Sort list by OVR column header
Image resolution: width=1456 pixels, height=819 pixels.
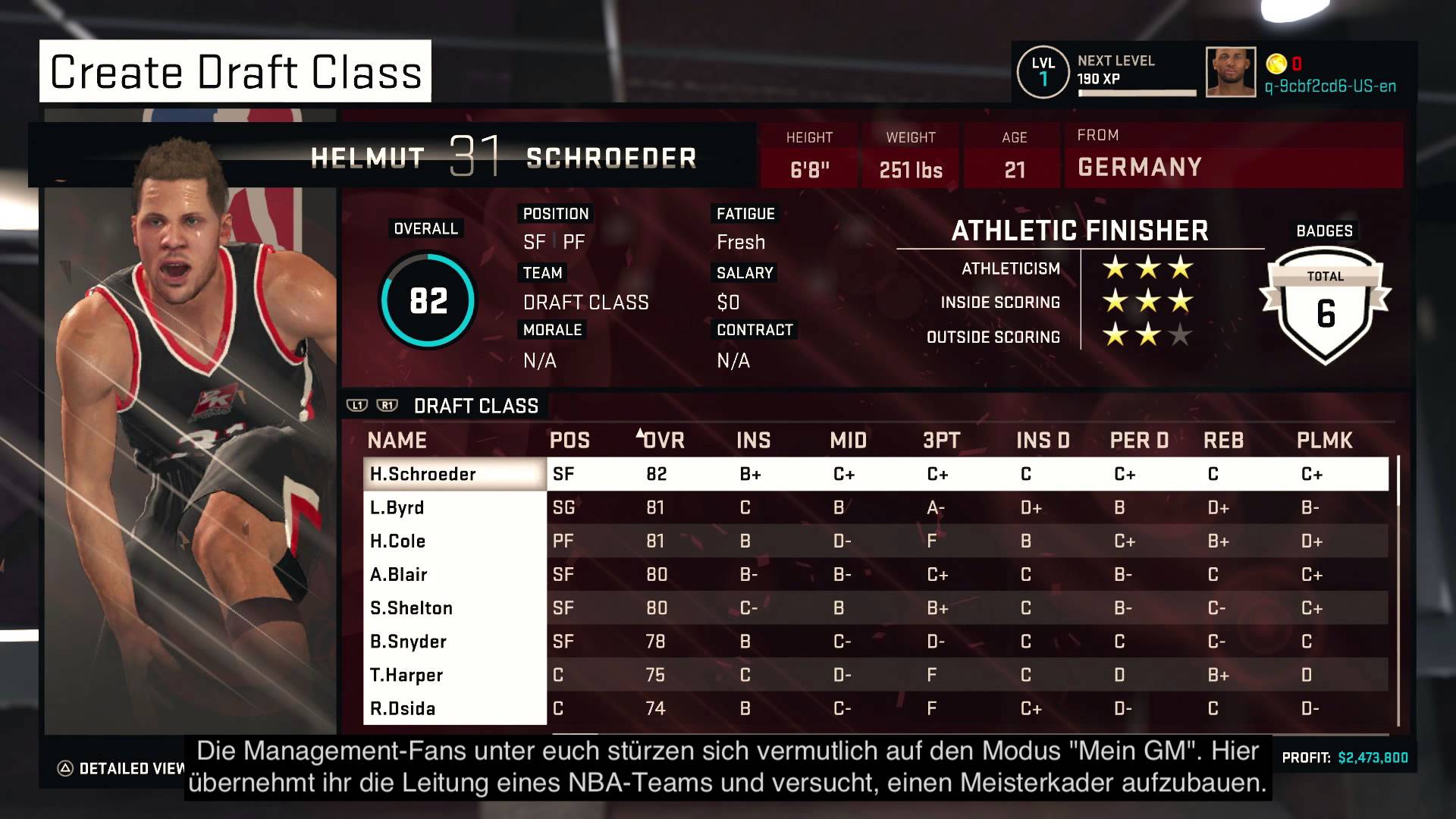click(x=662, y=440)
